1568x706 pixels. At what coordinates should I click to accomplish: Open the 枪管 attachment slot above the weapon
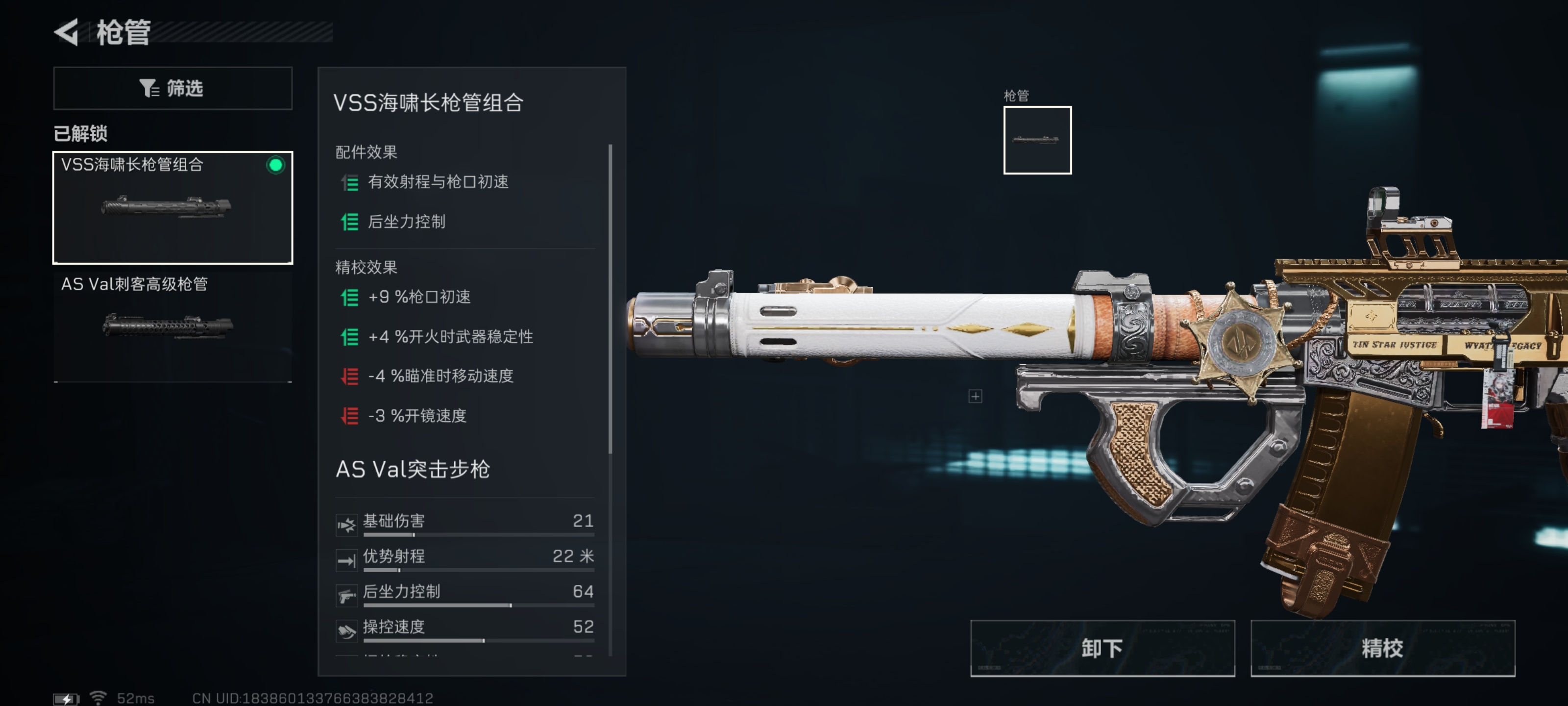[x=1037, y=140]
